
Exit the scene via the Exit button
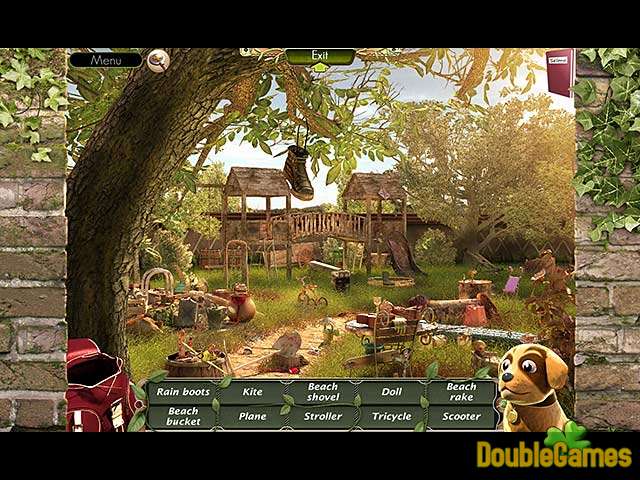click(x=320, y=56)
